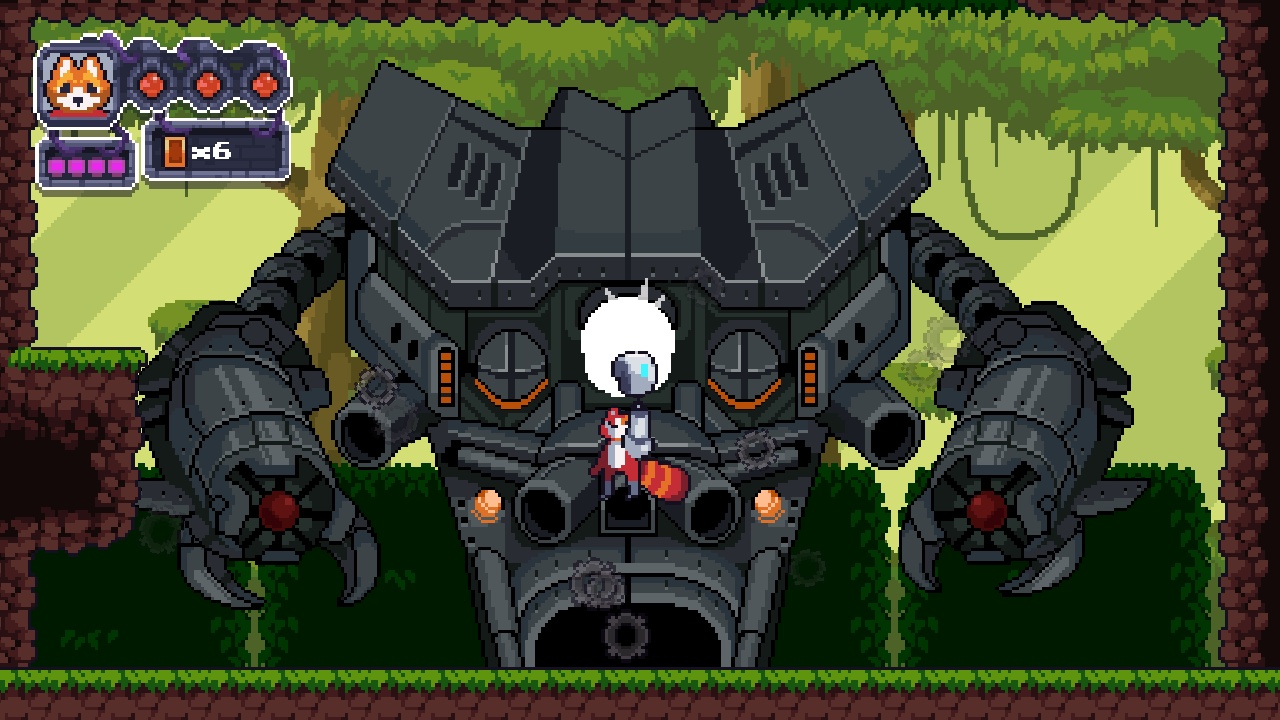
Task: Select the gear cog on the mech's shoulder
Action: 376,385
